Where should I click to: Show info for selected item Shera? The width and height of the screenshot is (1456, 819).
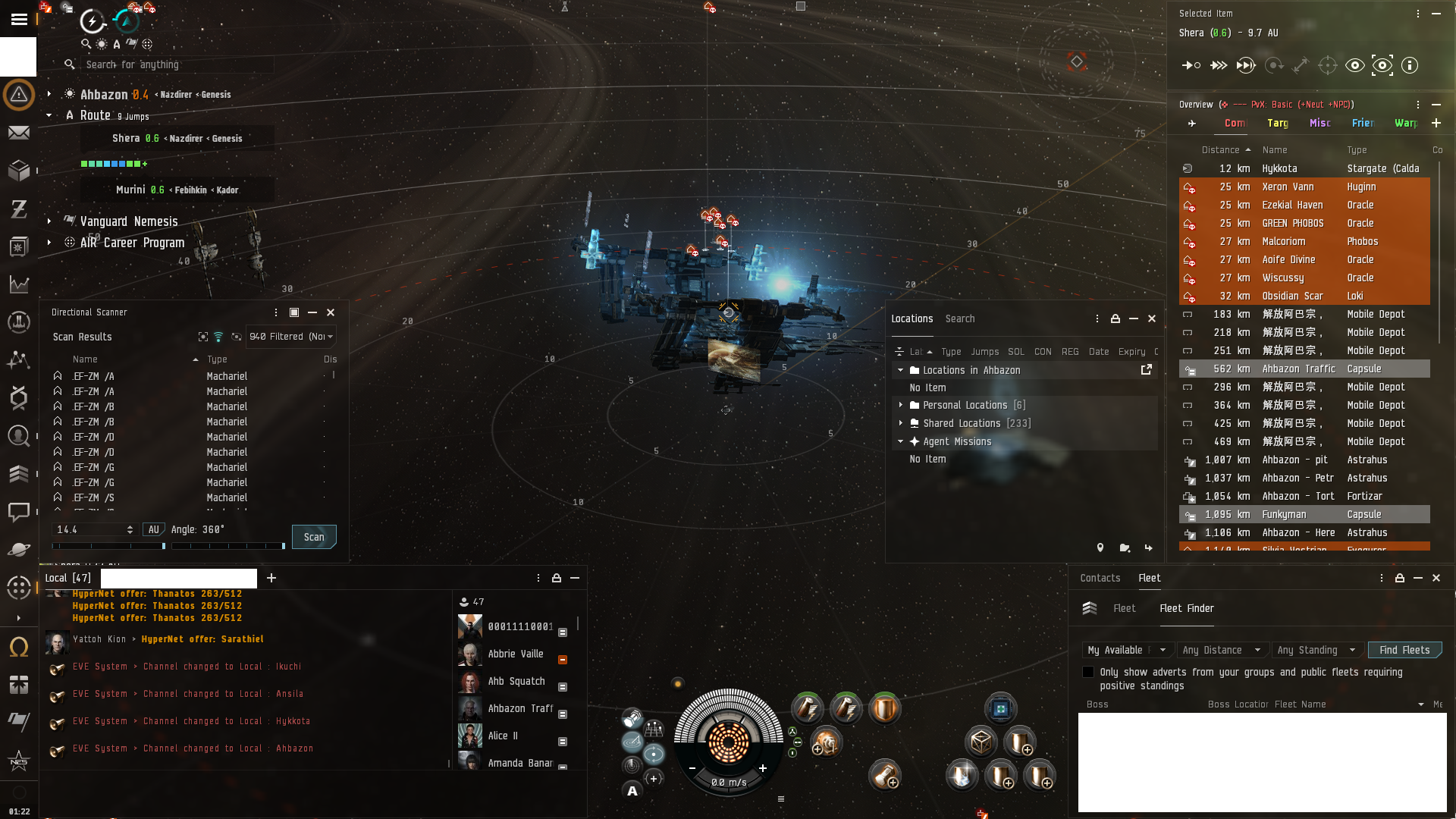(x=1410, y=65)
